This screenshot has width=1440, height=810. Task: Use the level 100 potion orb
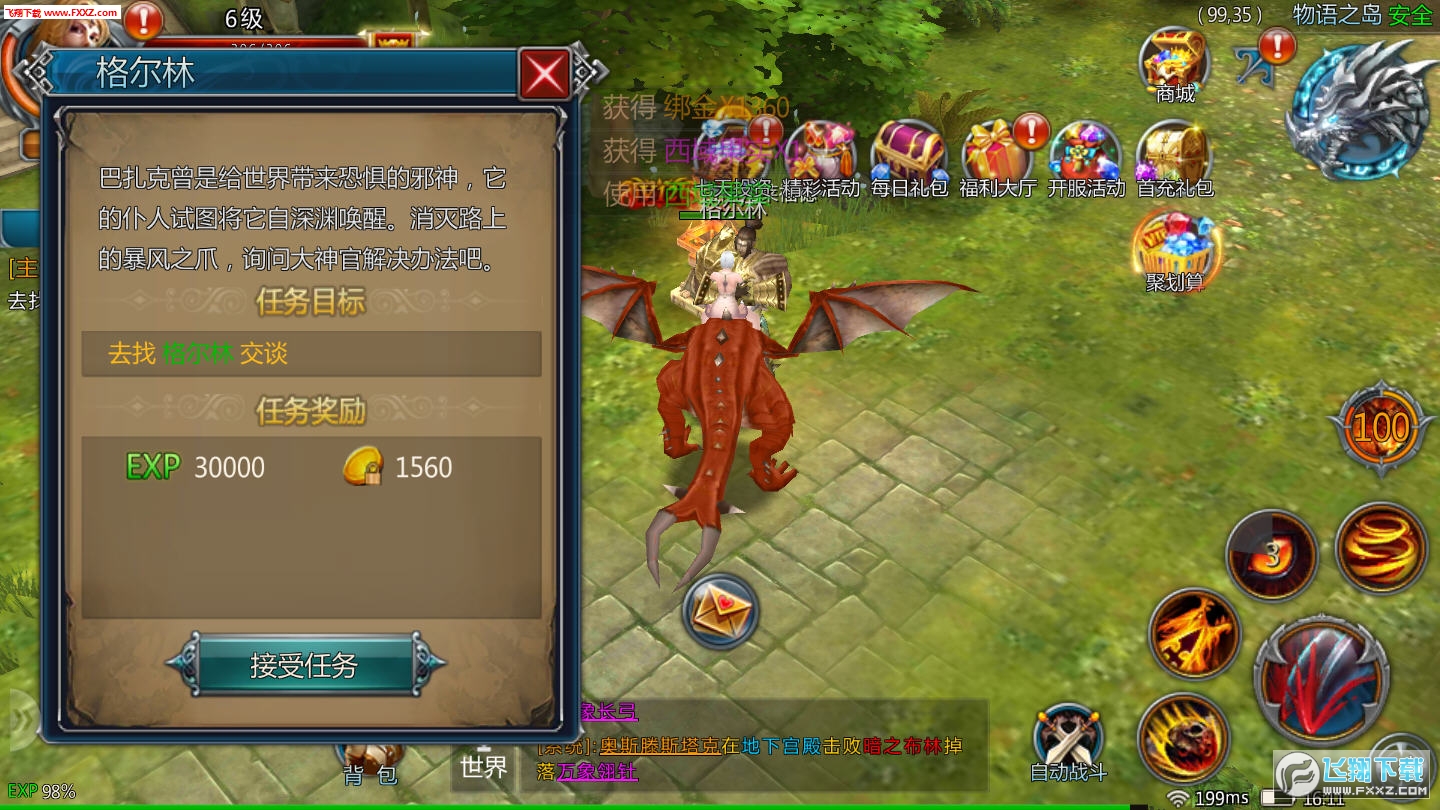pos(1381,428)
